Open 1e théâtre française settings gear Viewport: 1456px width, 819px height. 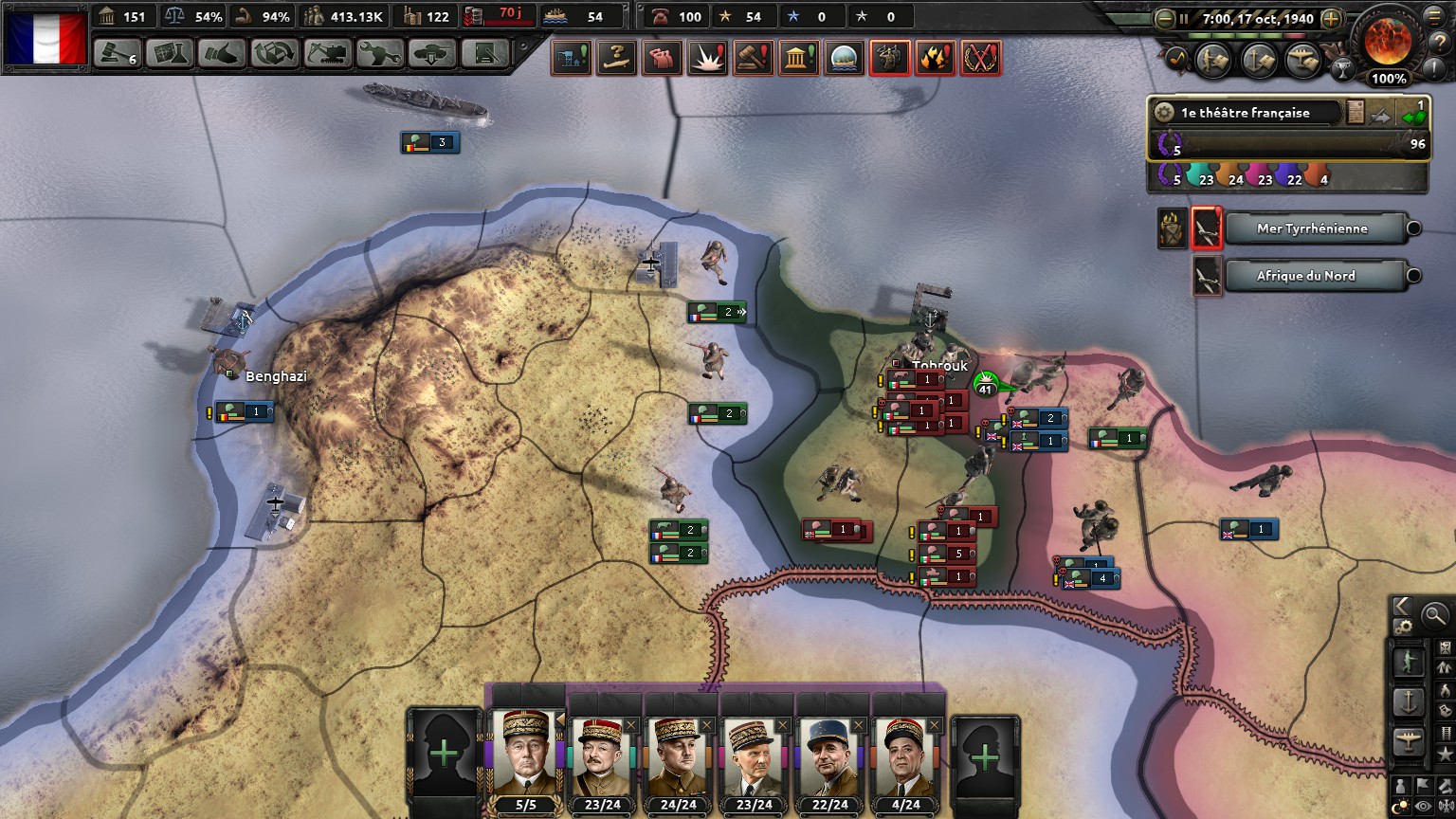[x=1164, y=113]
